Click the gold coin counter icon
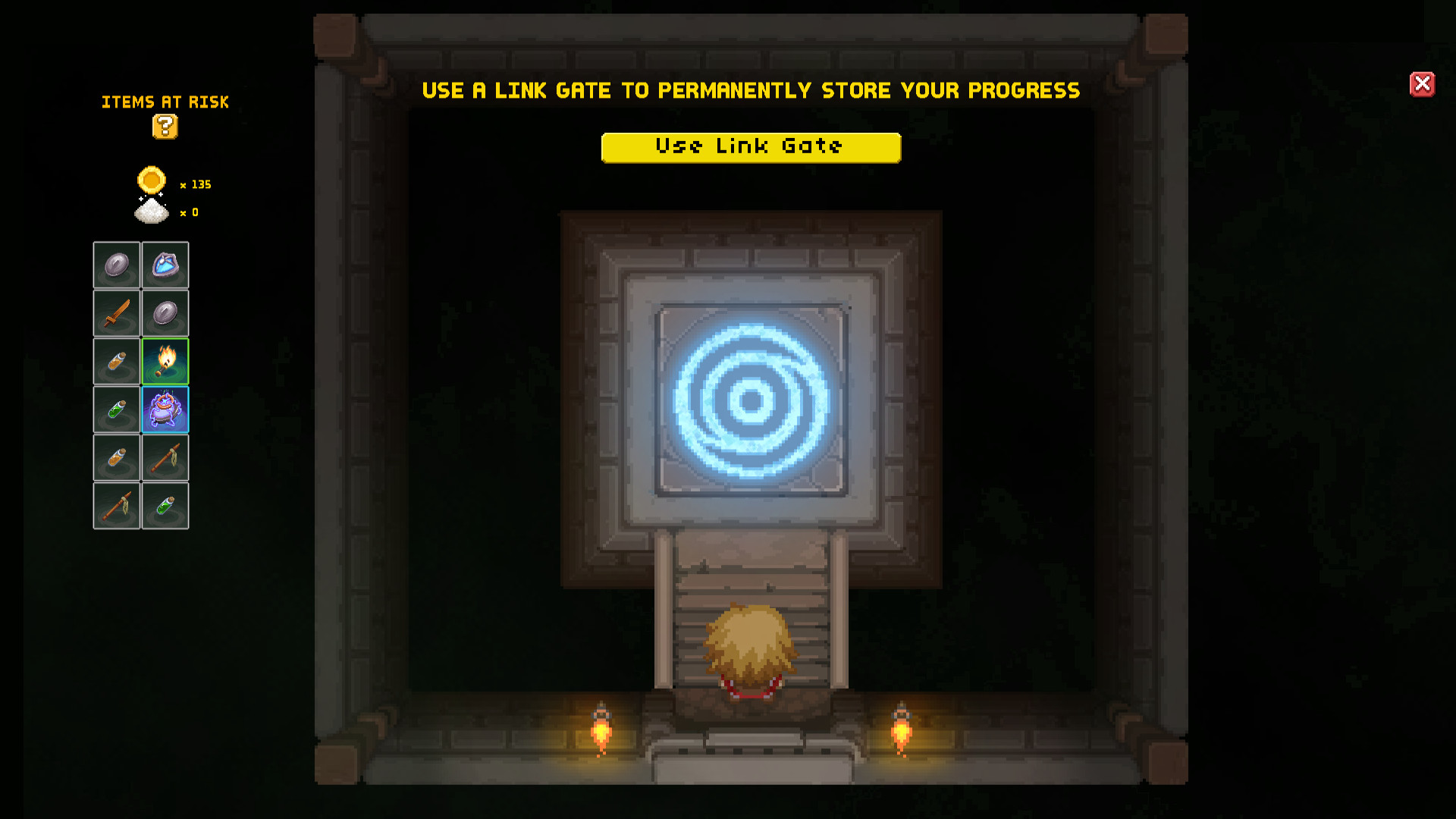The height and width of the screenshot is (819, 1456). [x=152, y=182]
